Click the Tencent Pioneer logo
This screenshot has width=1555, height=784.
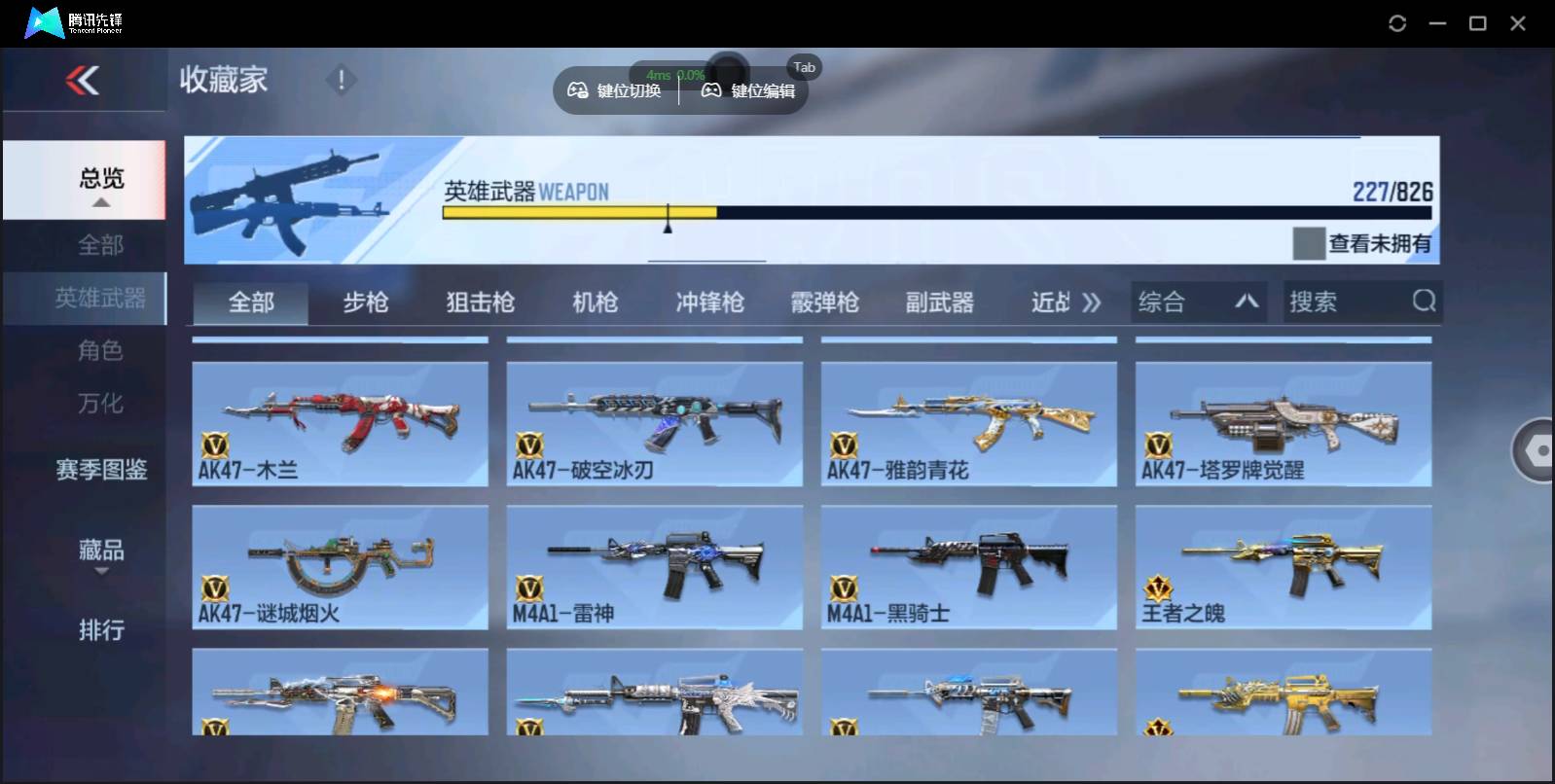[x=68, y=21]
